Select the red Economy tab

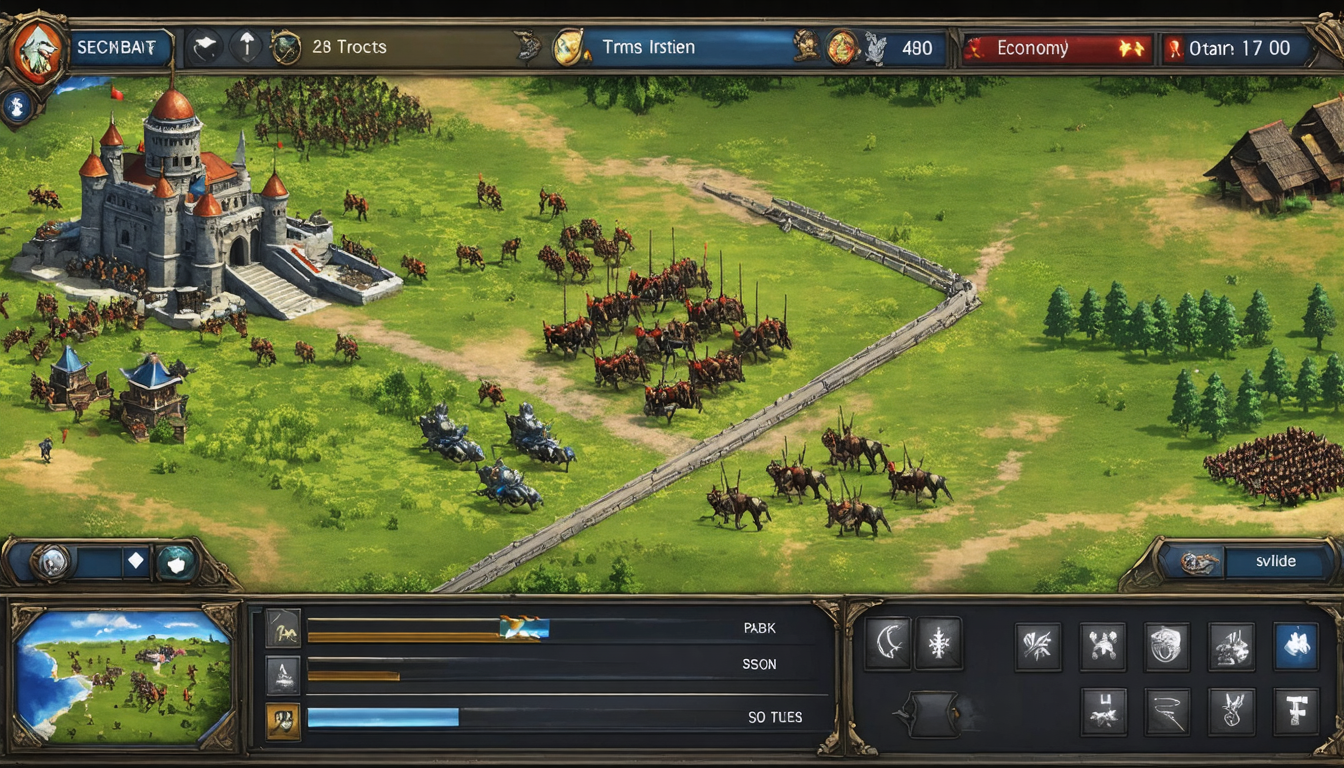coord(1057,48)
